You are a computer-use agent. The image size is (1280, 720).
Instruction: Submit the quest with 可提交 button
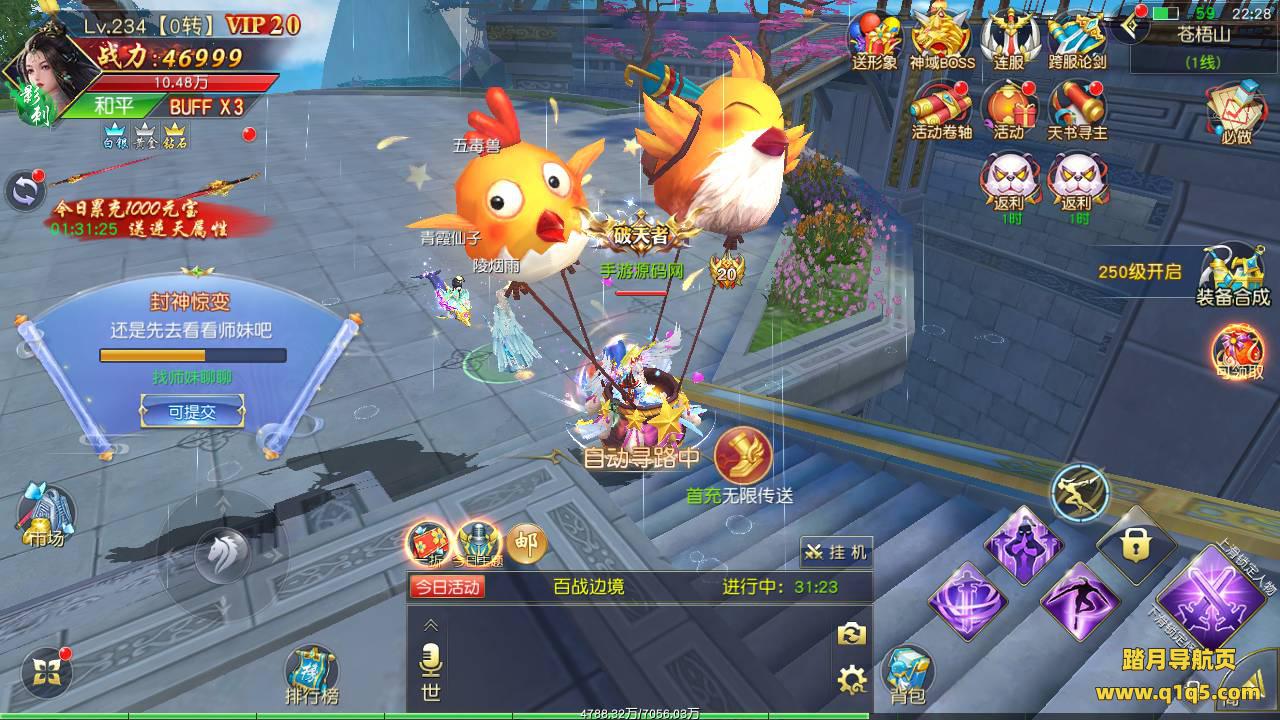(192, 410)
